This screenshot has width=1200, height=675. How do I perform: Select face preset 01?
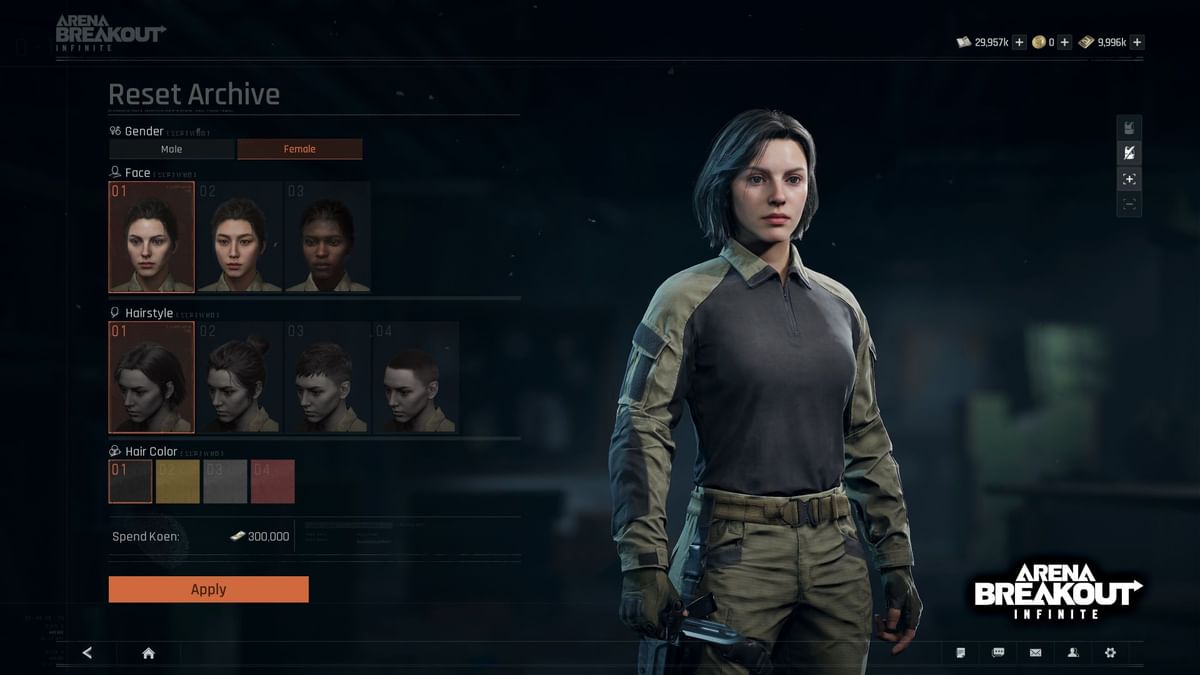pos(151,237)
